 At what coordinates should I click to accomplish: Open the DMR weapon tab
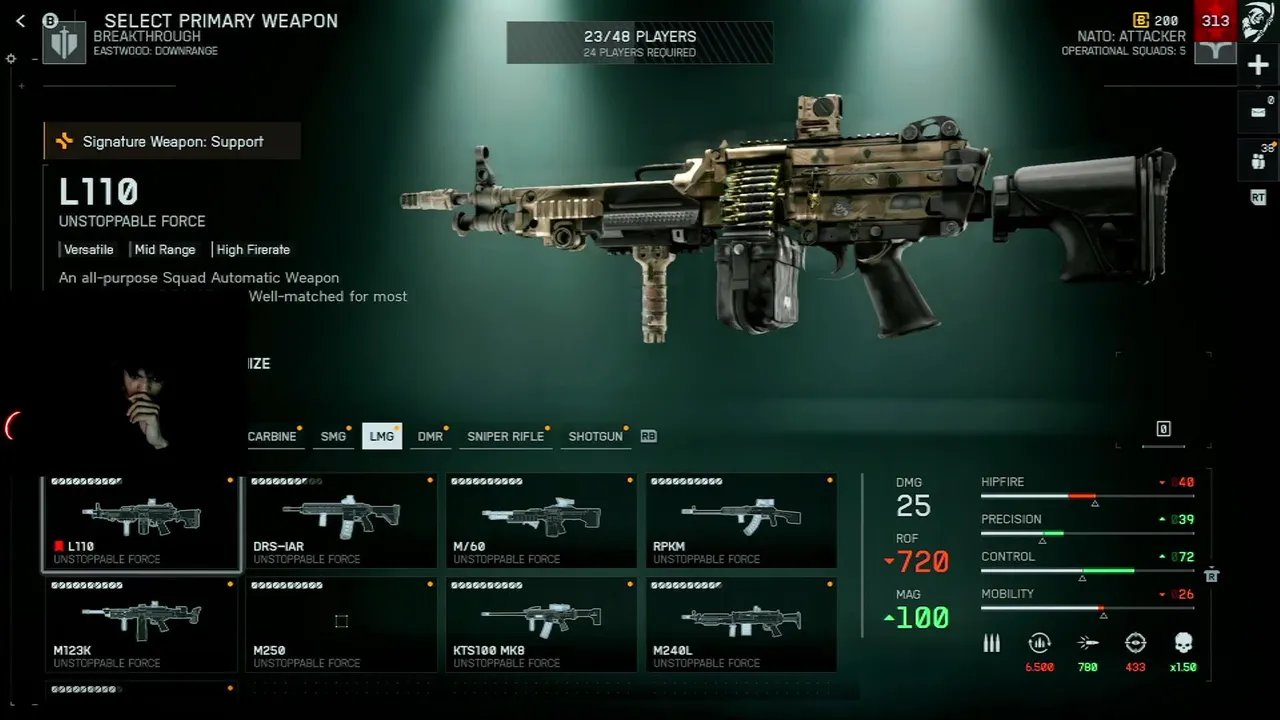pos(430,436)
